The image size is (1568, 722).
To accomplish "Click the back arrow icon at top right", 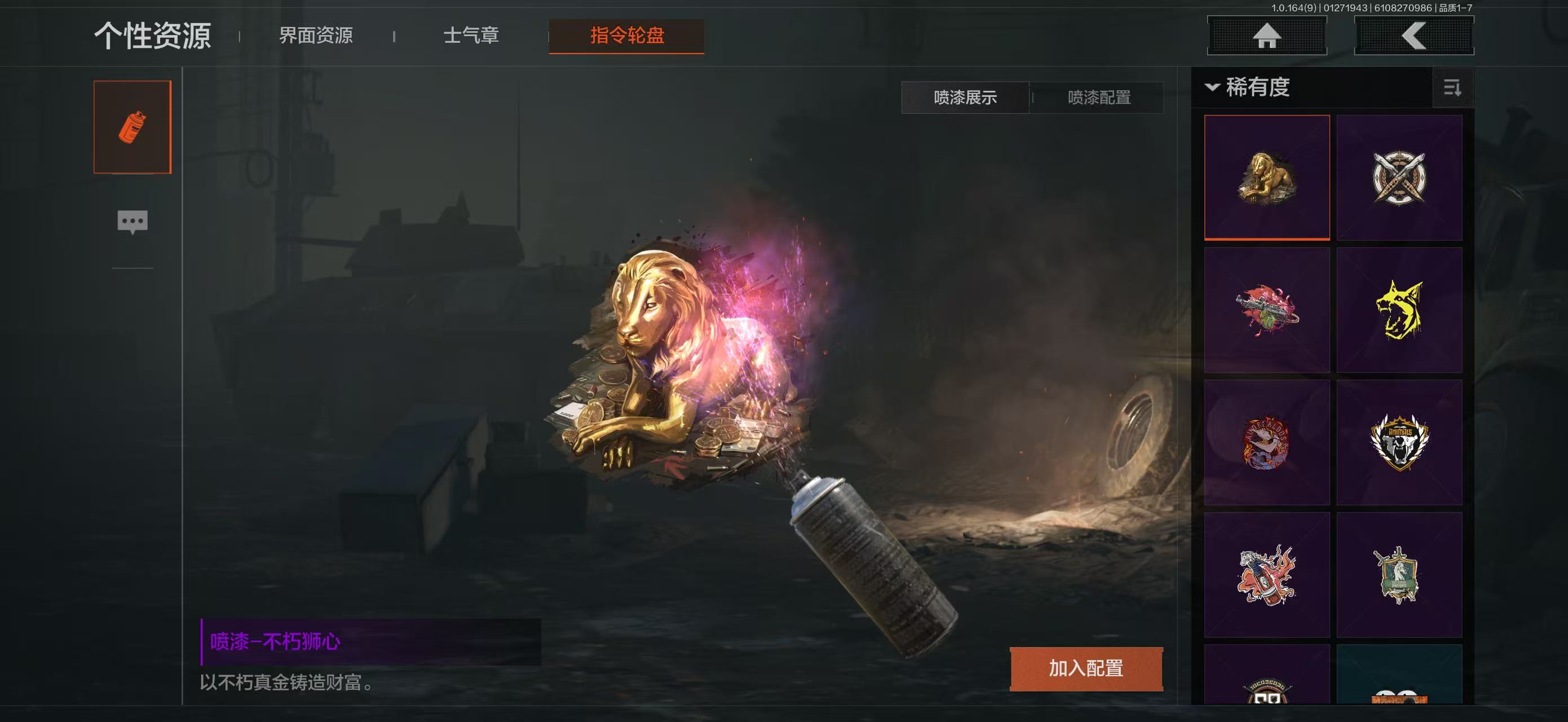I will (x=1414, y=36).
